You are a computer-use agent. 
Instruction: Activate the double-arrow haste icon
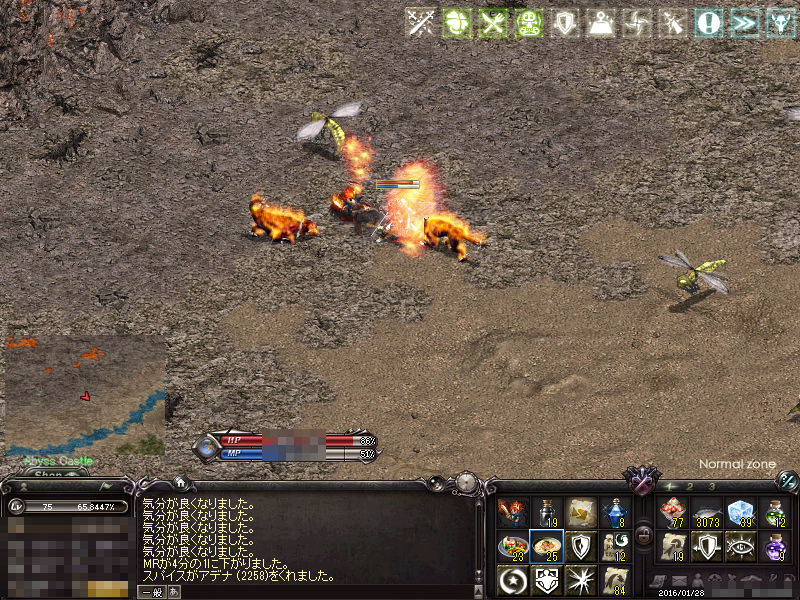744,22
